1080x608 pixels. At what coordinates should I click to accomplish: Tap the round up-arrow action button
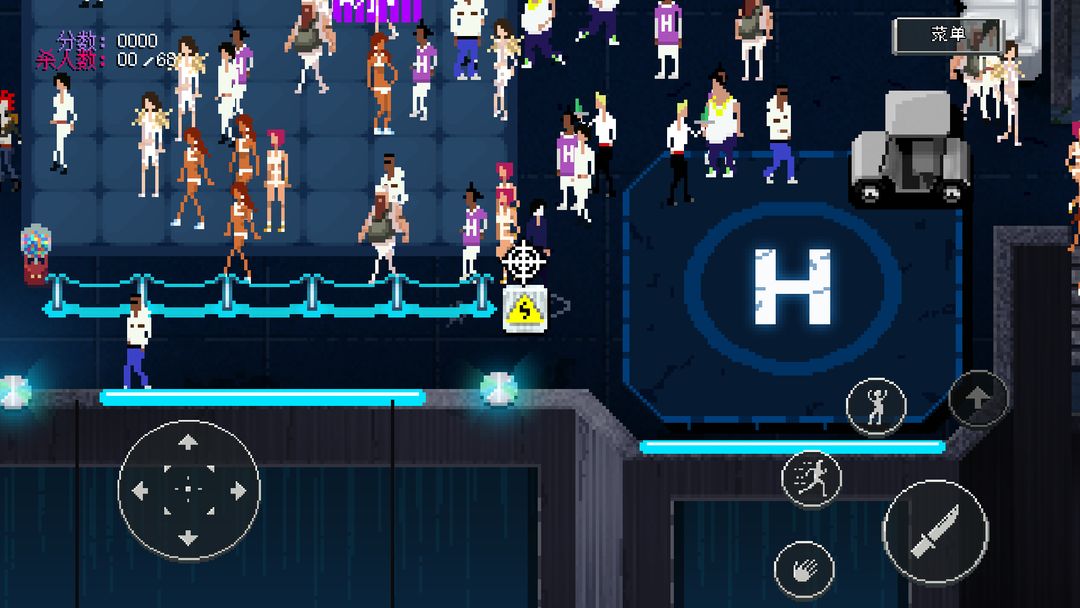[x=978, y=399]
